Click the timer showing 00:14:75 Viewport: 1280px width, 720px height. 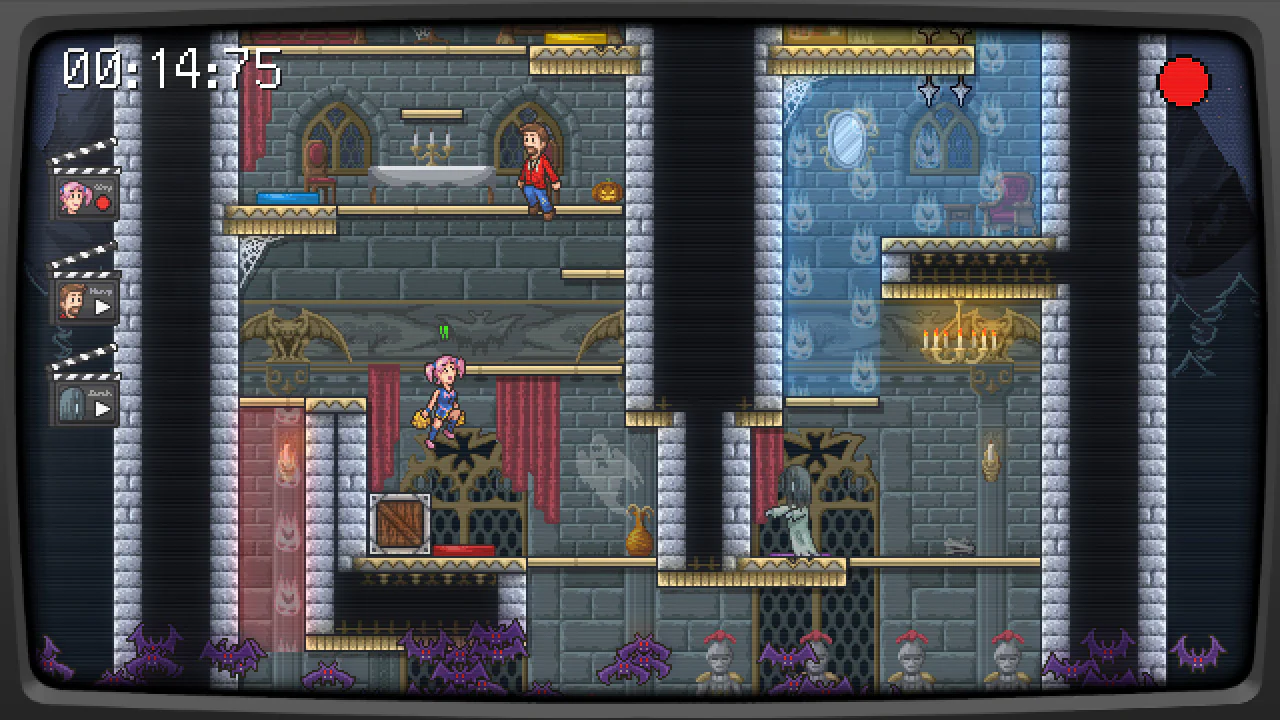[170, 68]
